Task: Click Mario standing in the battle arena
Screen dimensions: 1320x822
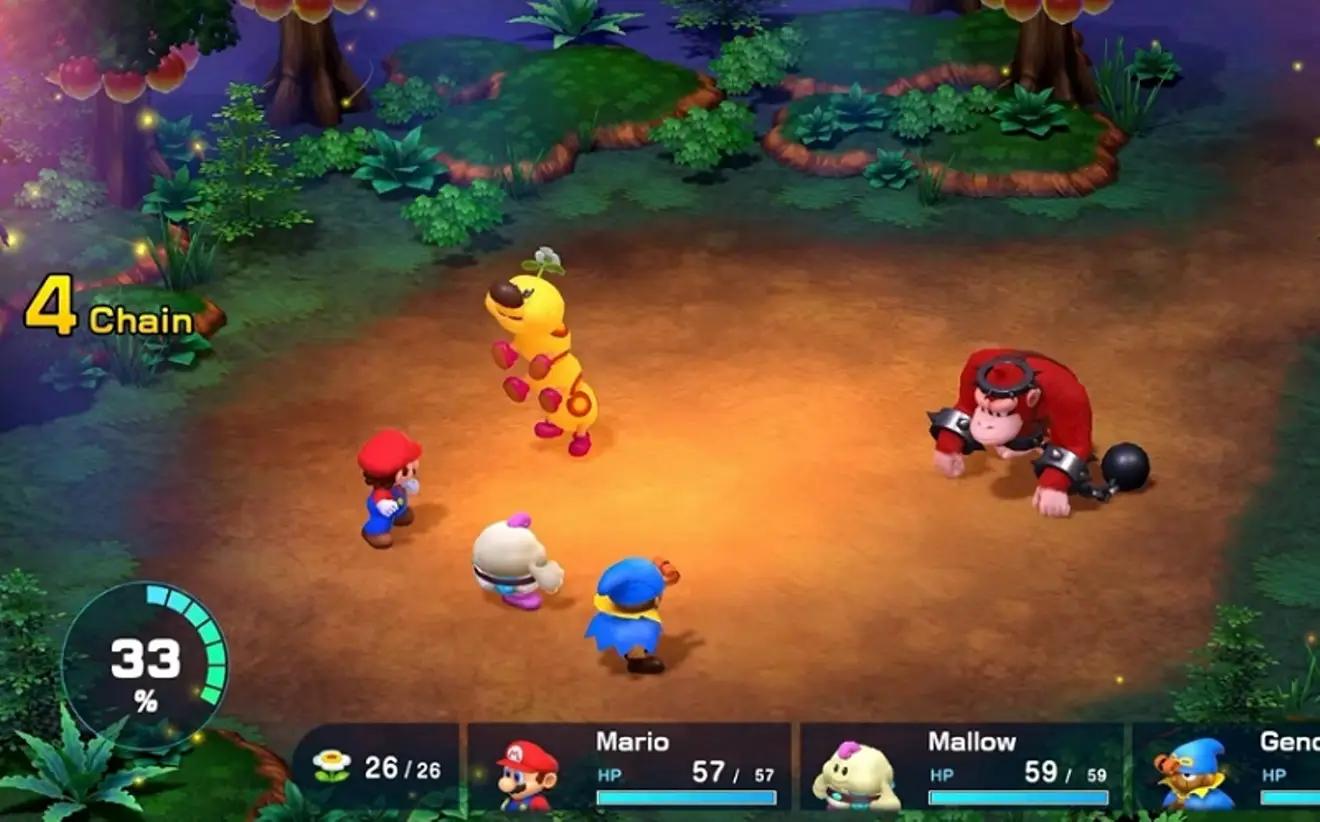Action: (390, 490)
